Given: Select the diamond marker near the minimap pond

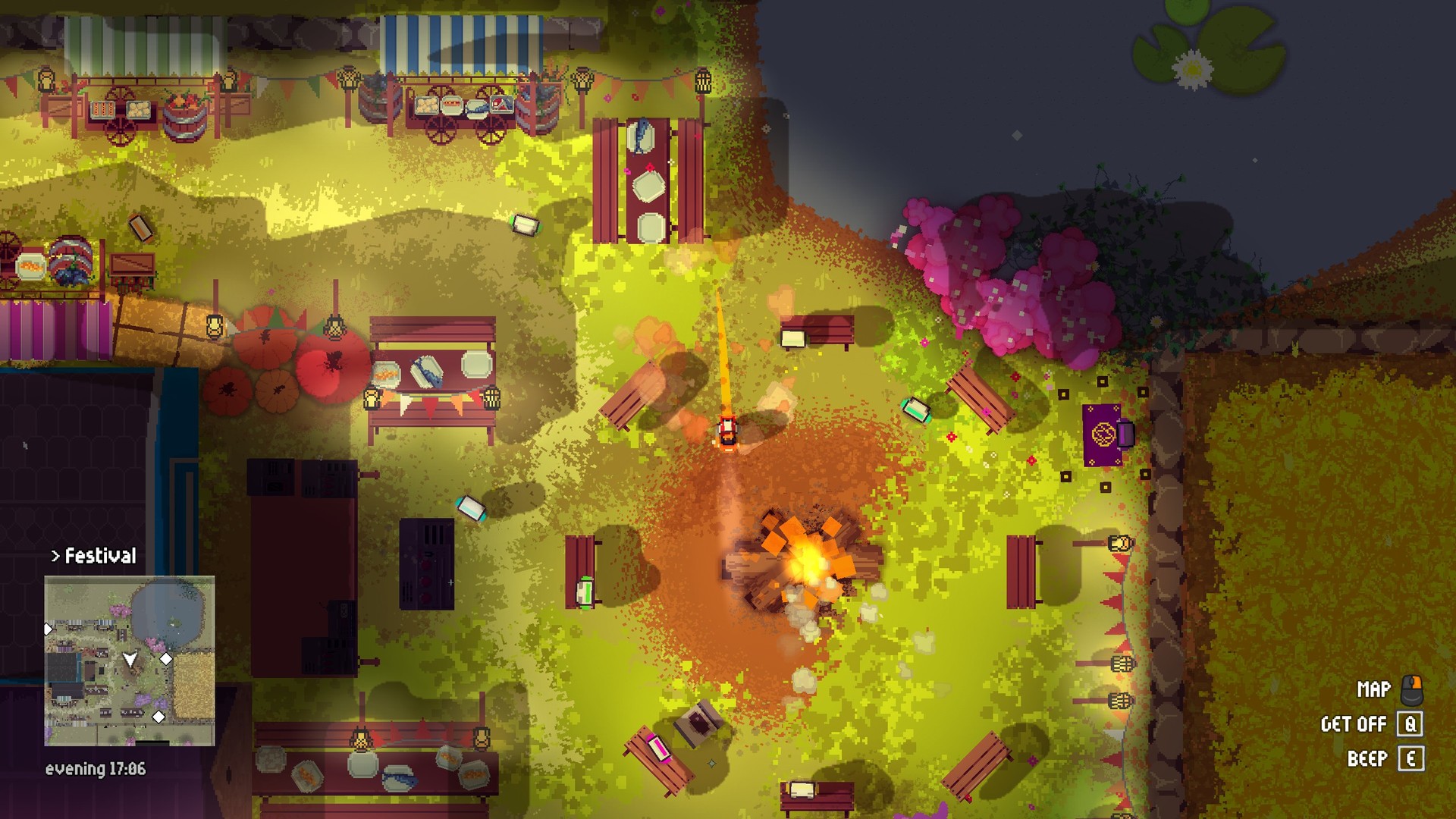Looking at the screenshot, I should pos(166,657).
